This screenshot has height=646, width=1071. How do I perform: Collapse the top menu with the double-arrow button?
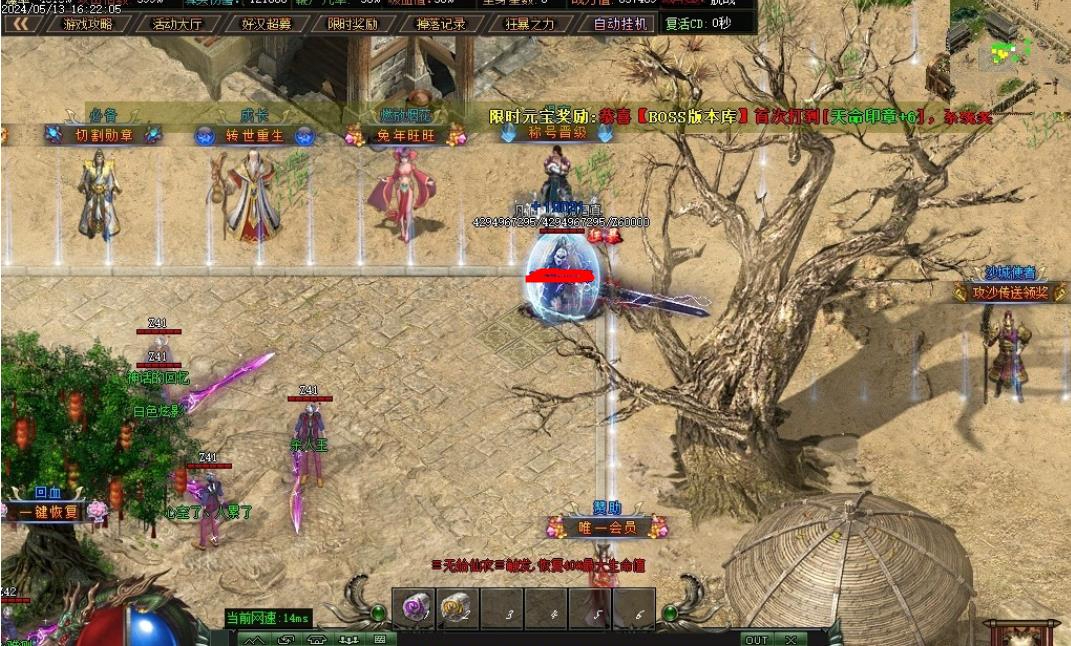pos(20,24)
